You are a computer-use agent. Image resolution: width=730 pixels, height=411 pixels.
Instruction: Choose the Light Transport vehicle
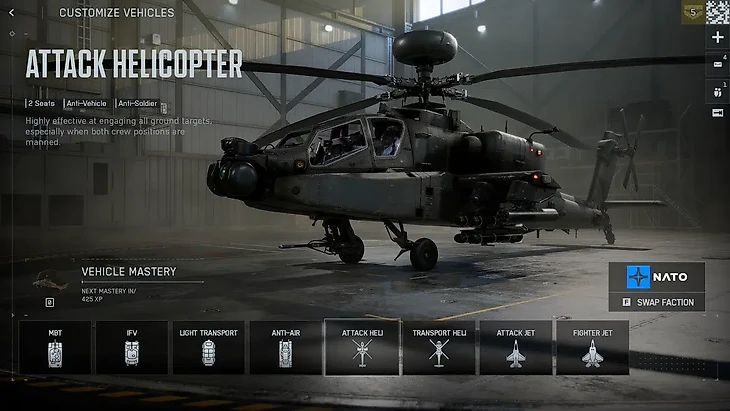pyautogui.click(x=208, y=347)
